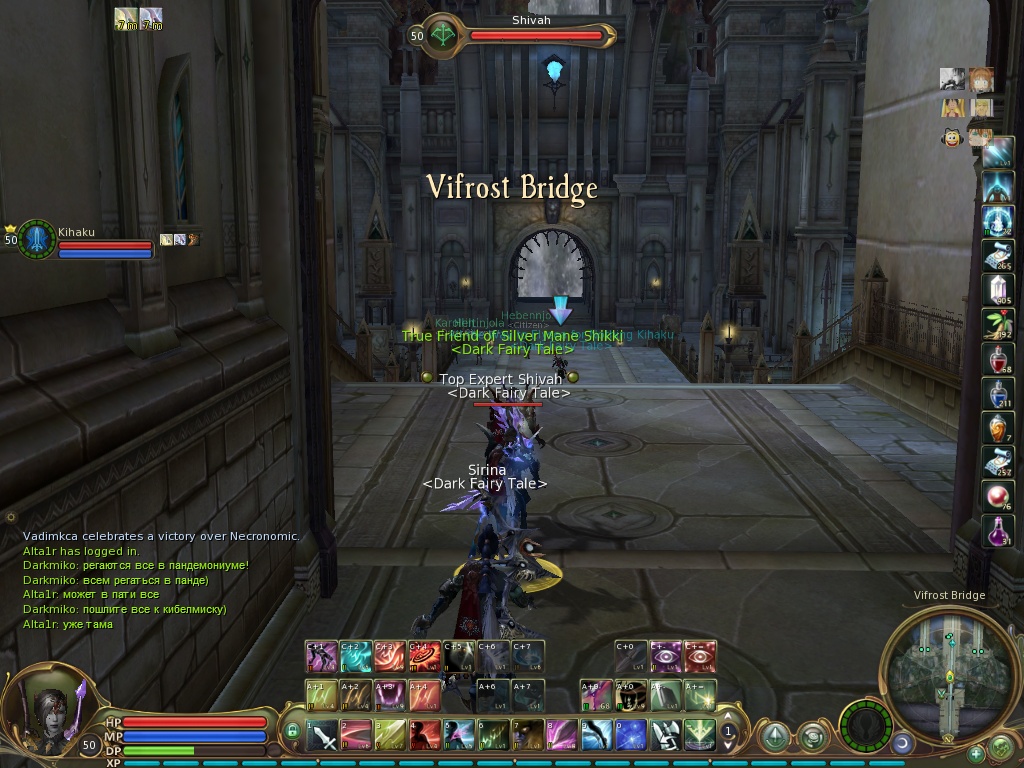Click the green plus button under minimap
The height and width of the screenshot is (768, 1024).
[x=976, y=753]
